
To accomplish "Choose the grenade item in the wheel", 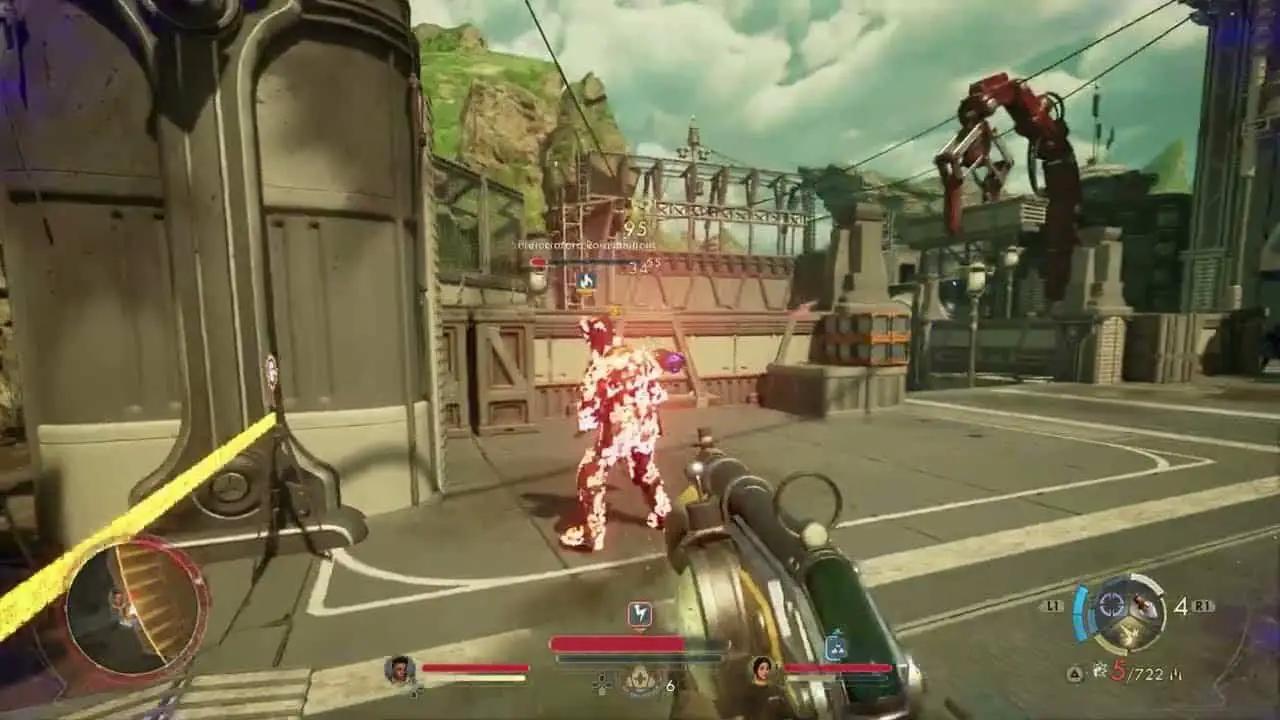I will [1143, 605].
